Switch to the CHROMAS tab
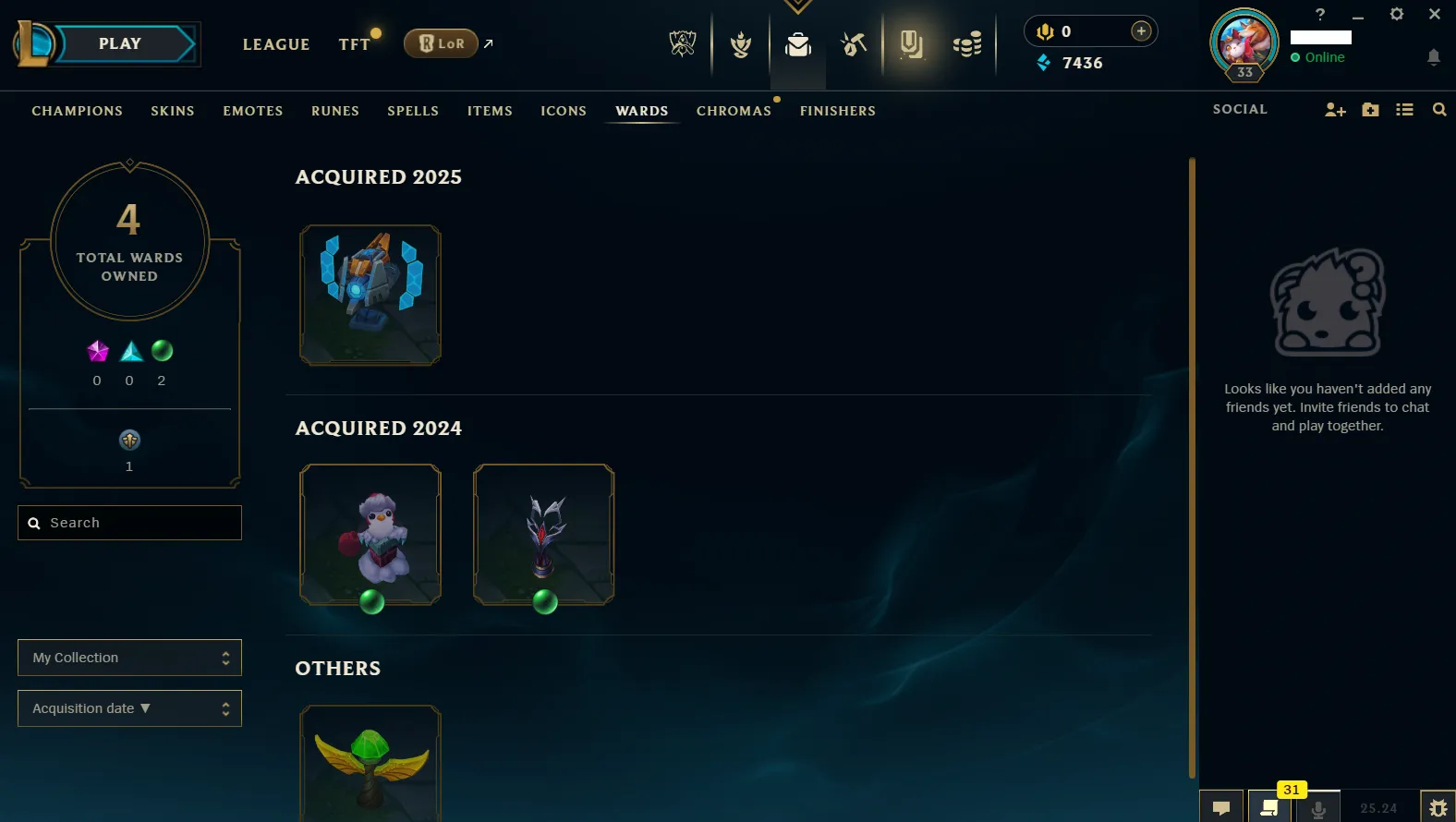 [734, 111]
